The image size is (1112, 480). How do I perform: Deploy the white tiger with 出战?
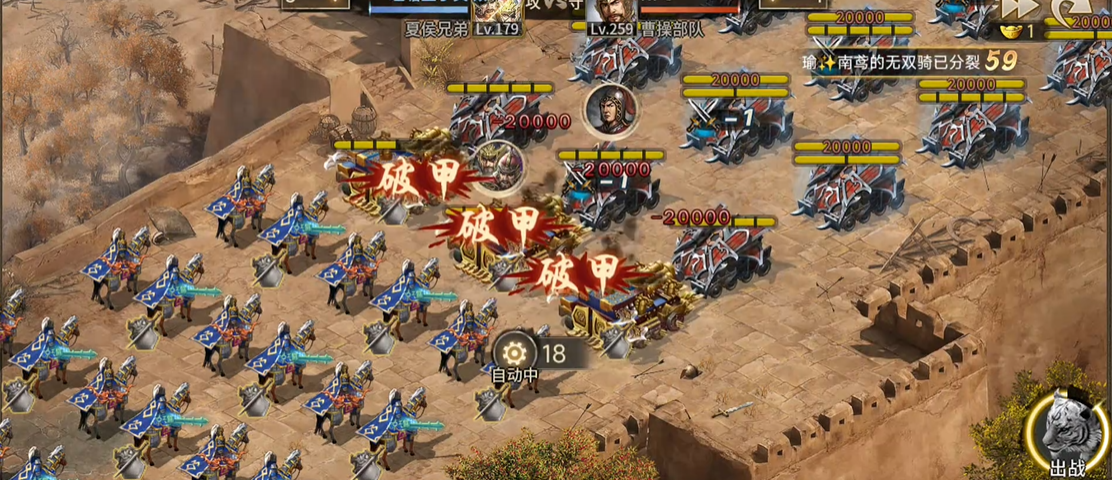click(x=1068, y=435)
